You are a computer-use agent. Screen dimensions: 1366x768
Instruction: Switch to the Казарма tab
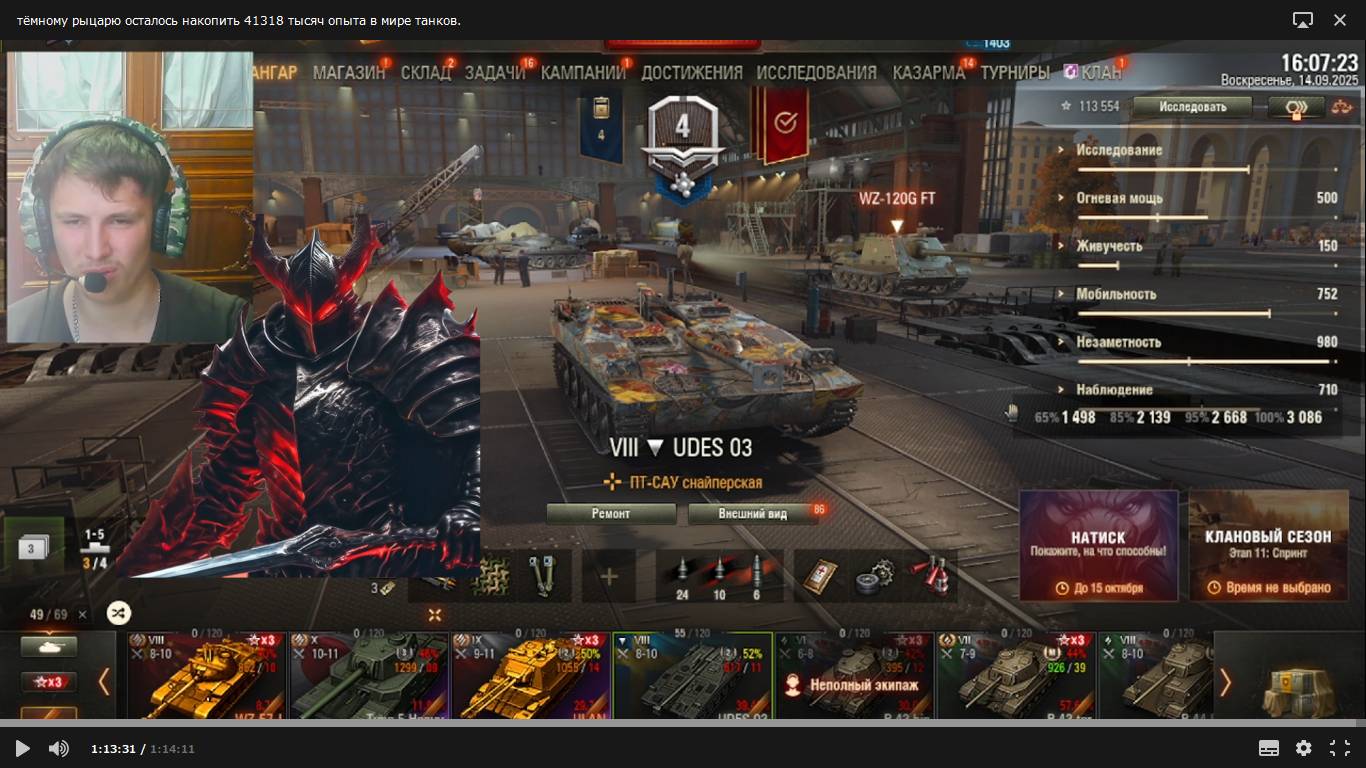coord(928,72)
